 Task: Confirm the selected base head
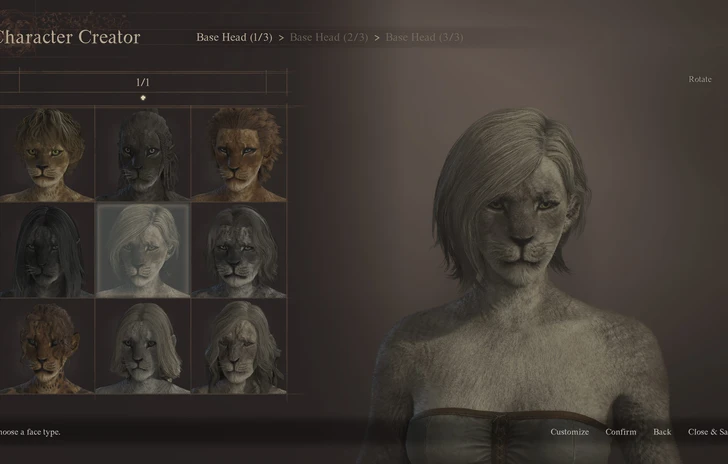click(621, 432)
